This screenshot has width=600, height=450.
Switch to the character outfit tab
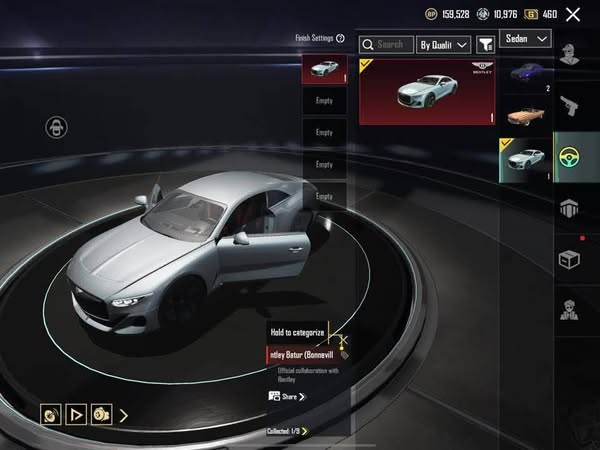pos(571,54)
